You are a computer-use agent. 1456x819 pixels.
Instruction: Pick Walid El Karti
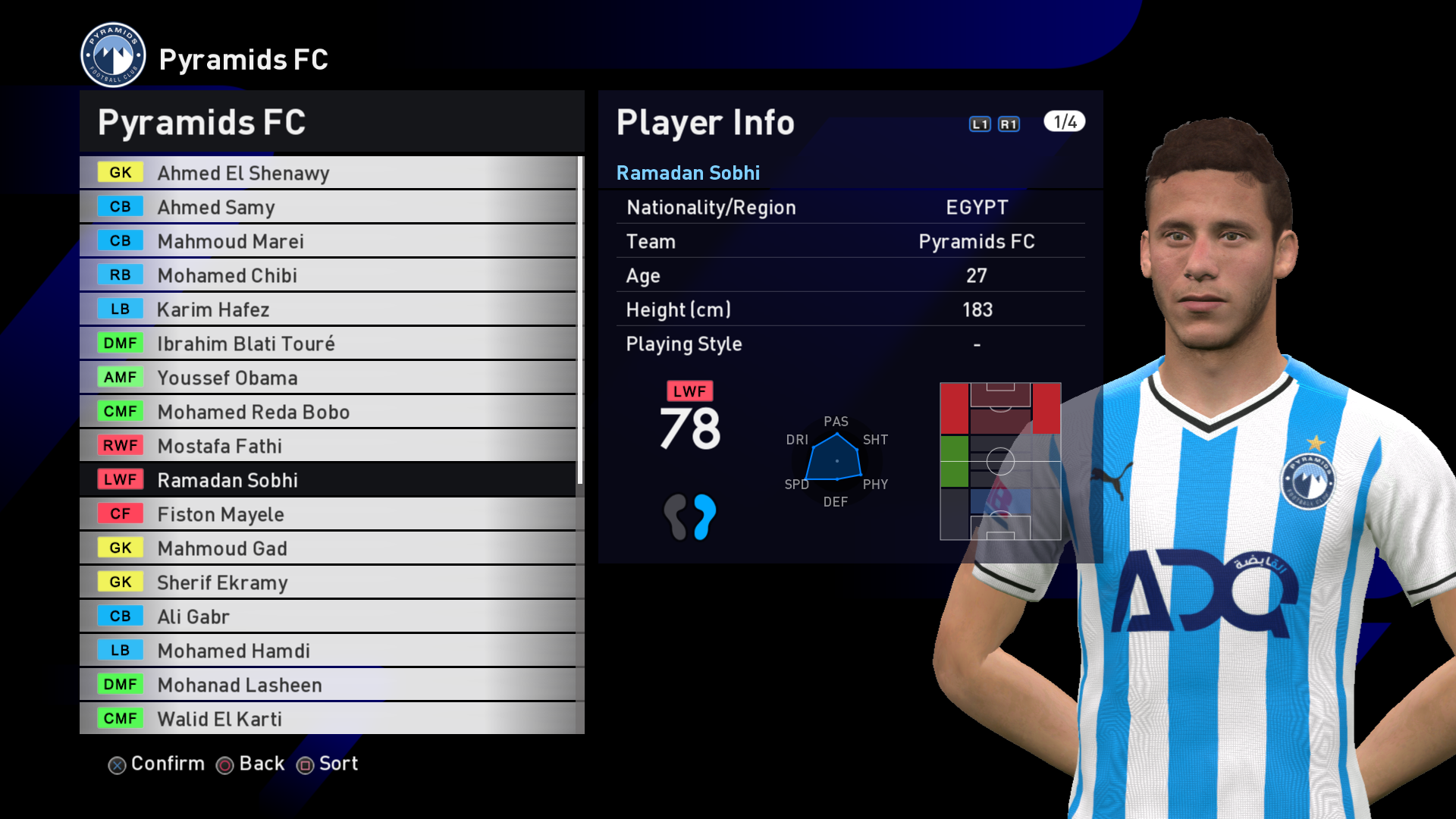pyautogui.click(x=328, y=719)
